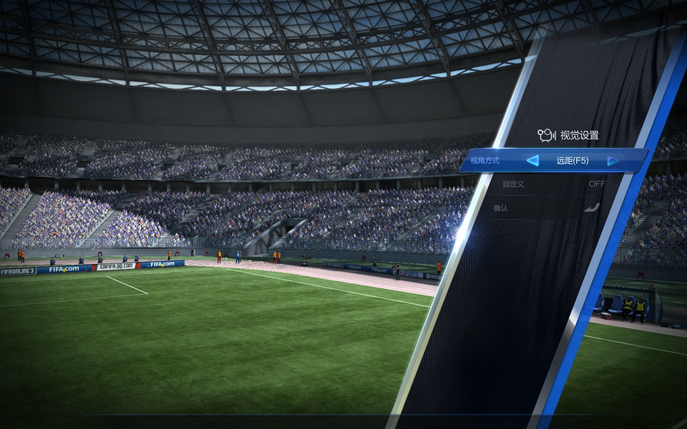Toggle the 自定义 OFF setting
Viewport: 687px width, 429px height.
pyautogui.click(x=596, y=184)
